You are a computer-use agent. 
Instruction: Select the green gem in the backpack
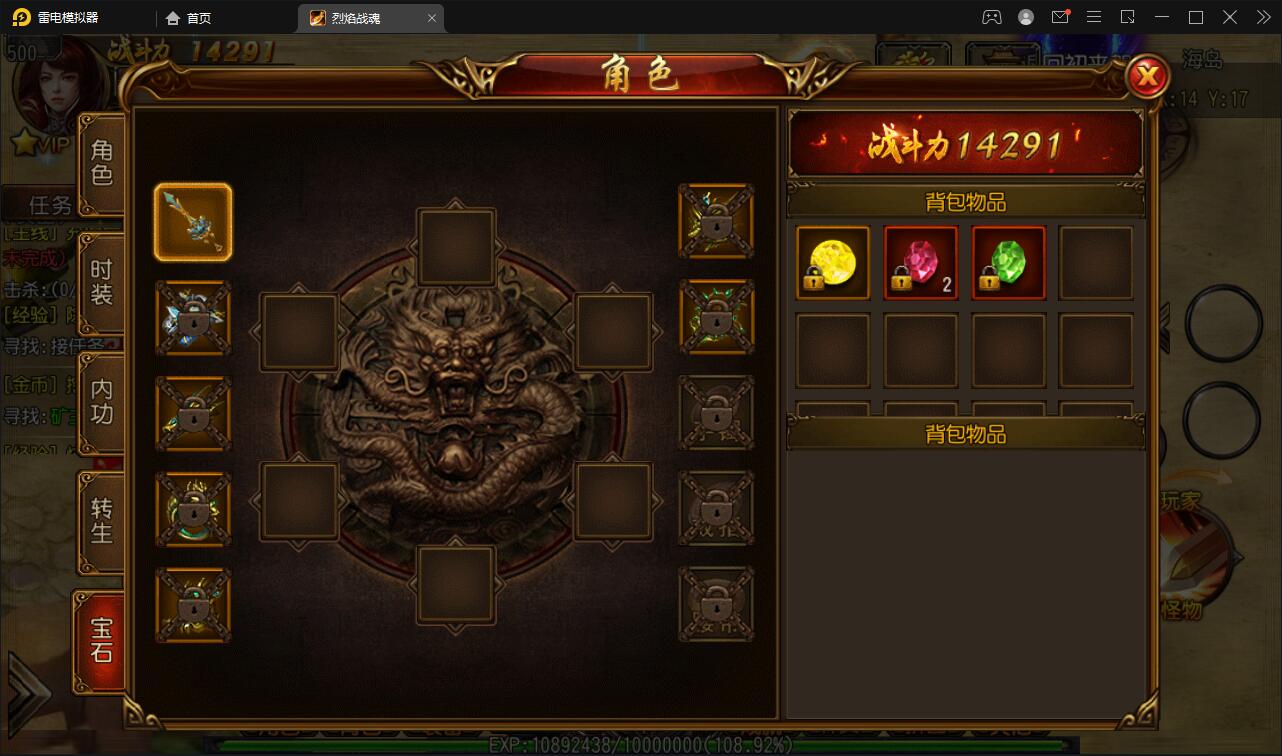click(1008, 263)
